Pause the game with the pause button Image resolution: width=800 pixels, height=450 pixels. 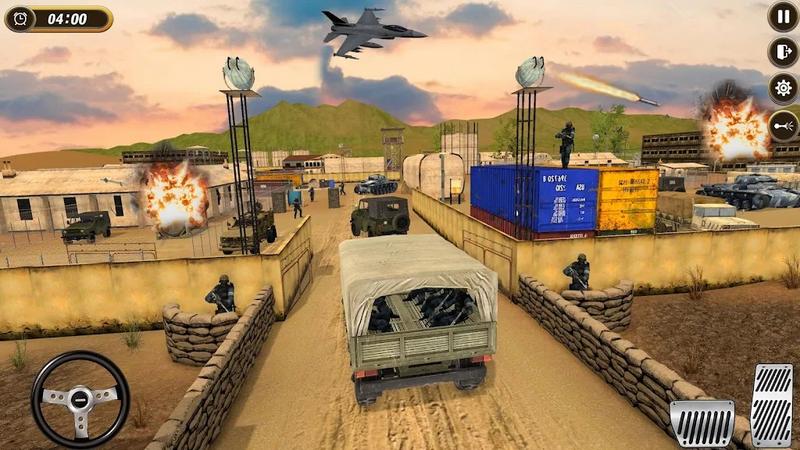point(783,16)
